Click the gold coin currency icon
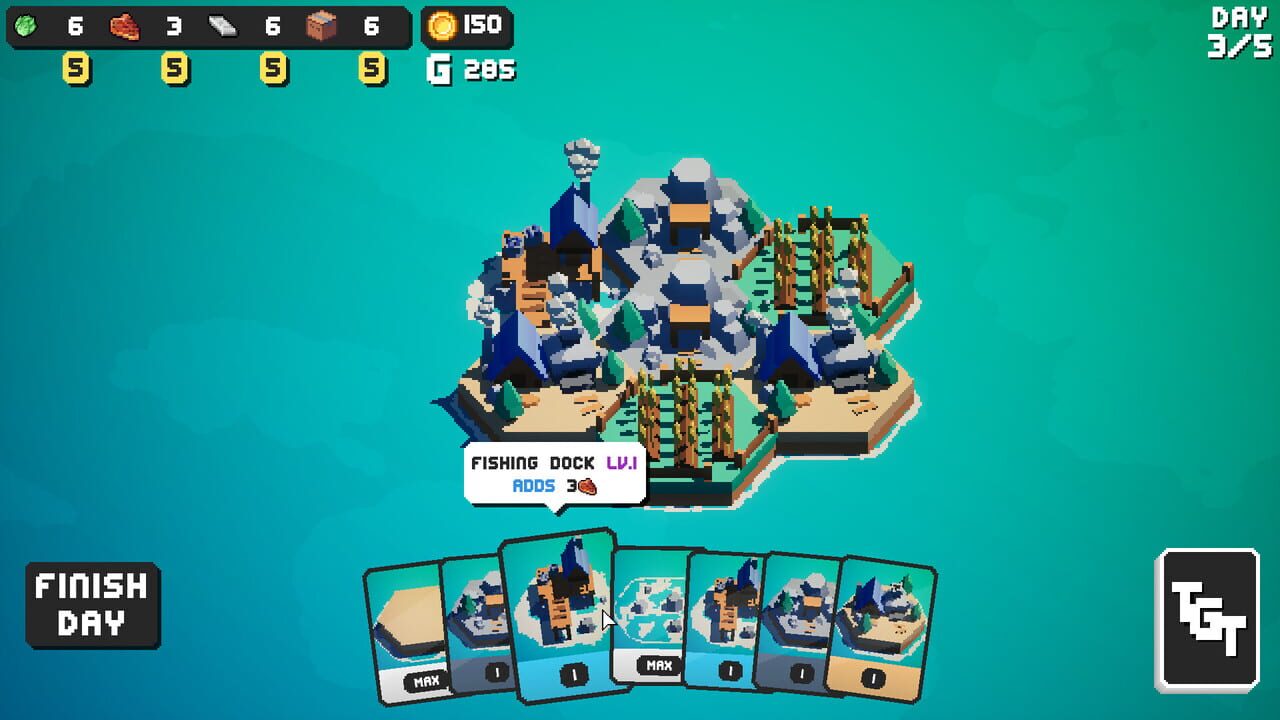 click(x=440, y=26)
